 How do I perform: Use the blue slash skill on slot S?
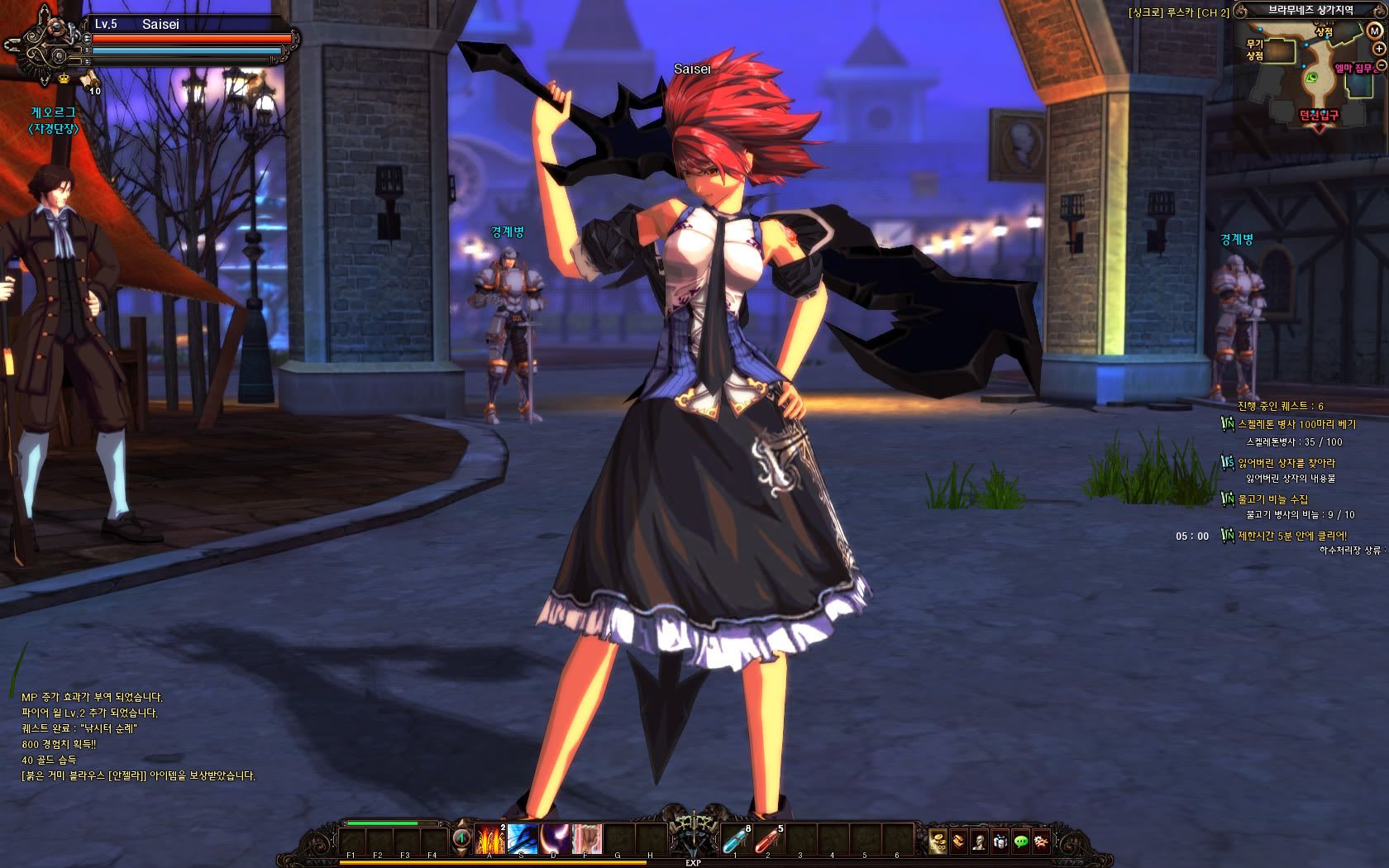(523, 838)
